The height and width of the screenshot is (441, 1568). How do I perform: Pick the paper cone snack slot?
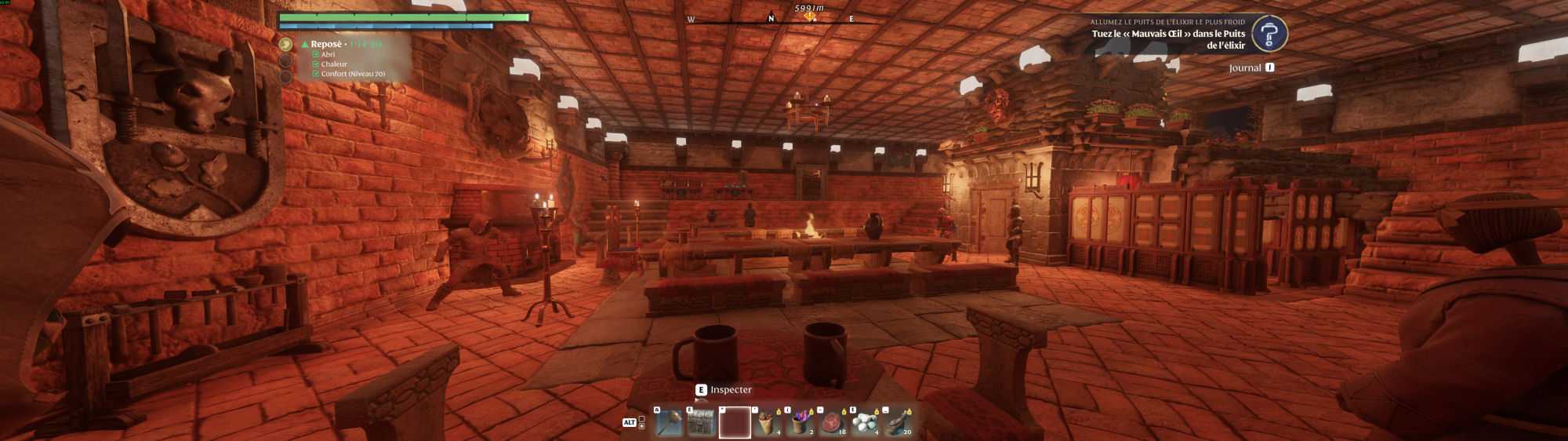click(768, 423)
